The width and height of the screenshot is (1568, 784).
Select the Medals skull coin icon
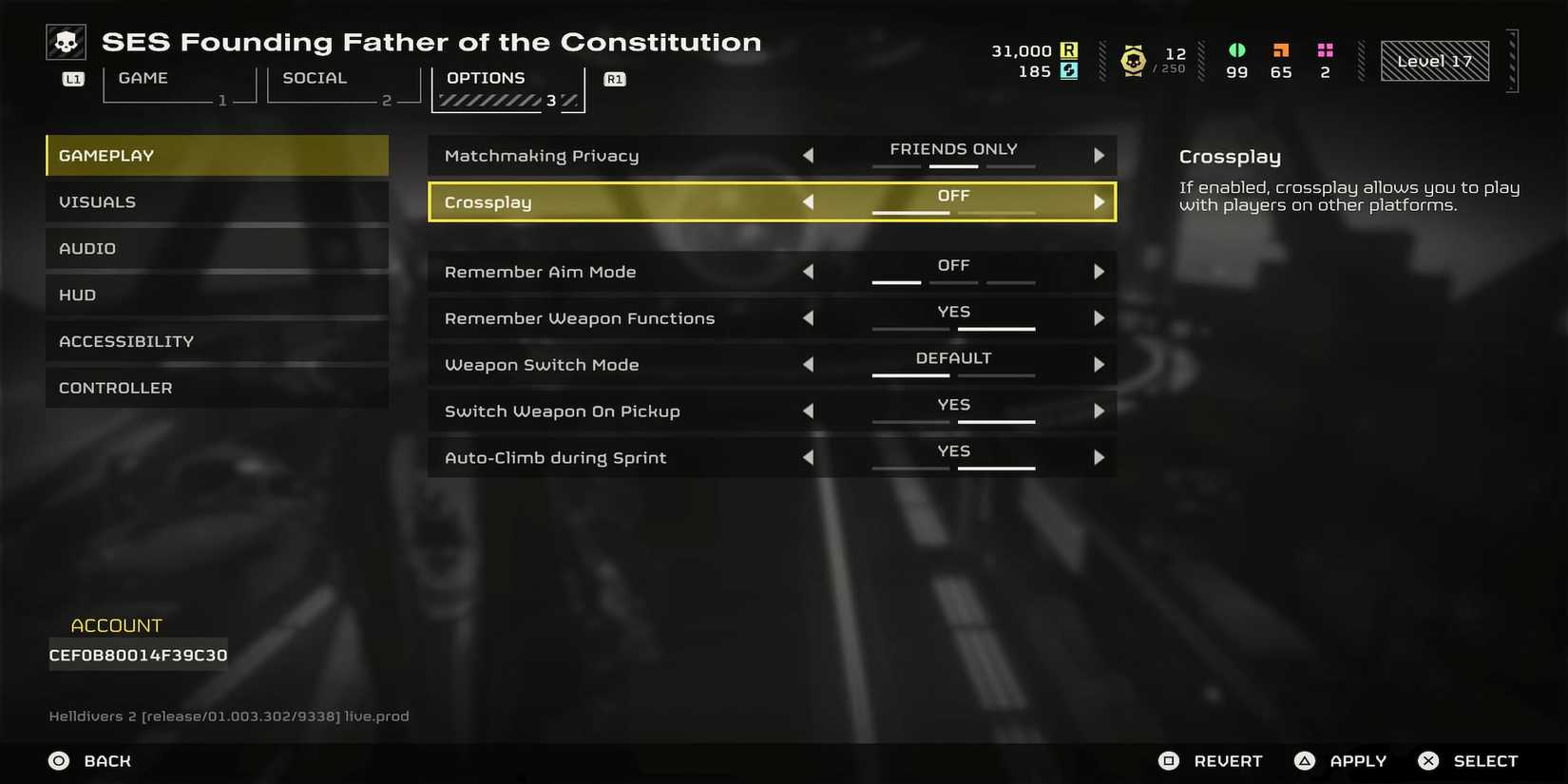[x=1132, y=60]
